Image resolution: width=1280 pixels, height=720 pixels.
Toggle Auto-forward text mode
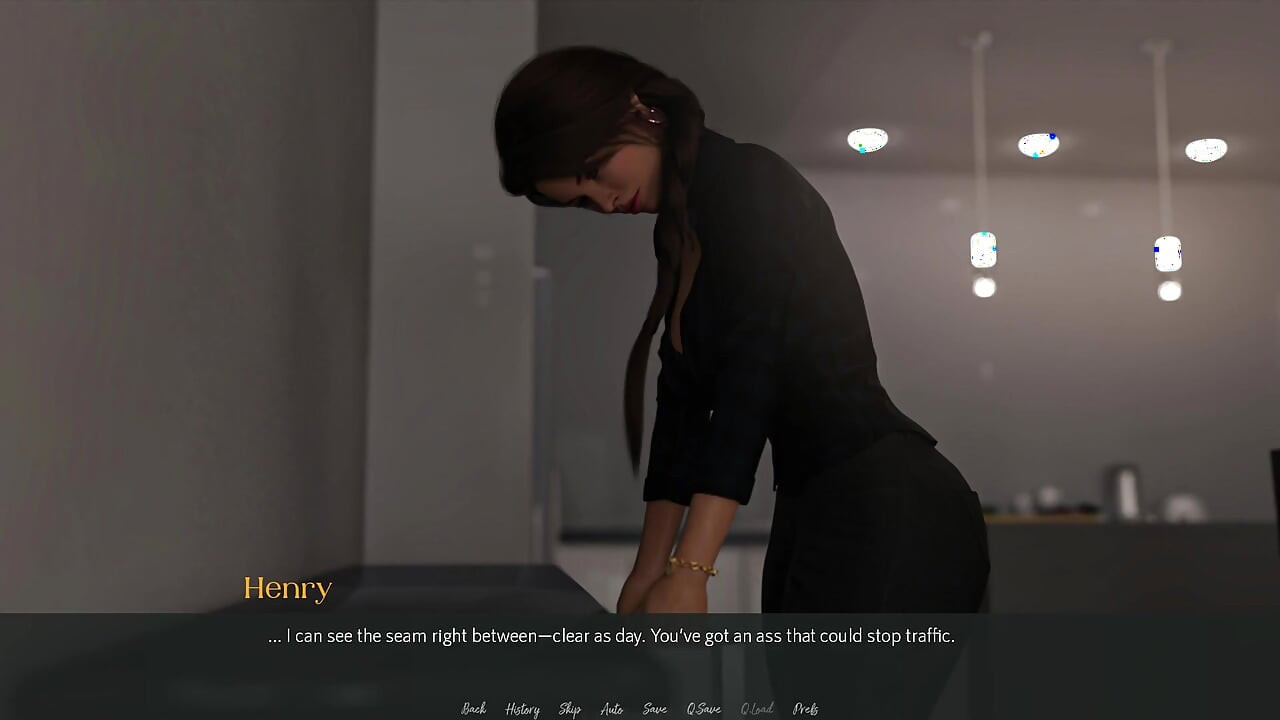pos(611,708)
